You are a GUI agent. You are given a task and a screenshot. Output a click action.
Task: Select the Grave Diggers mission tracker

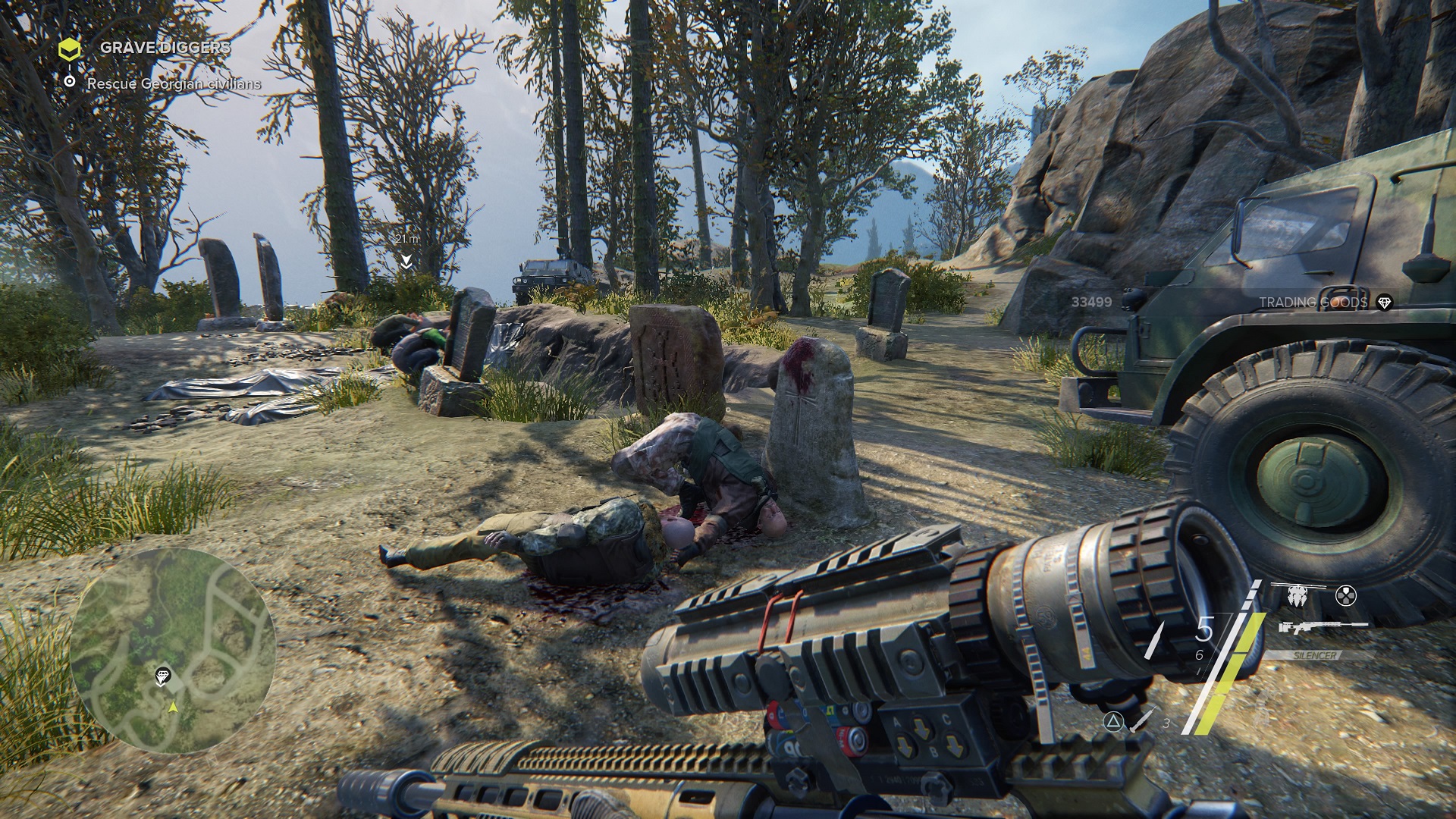coord(165,47)
